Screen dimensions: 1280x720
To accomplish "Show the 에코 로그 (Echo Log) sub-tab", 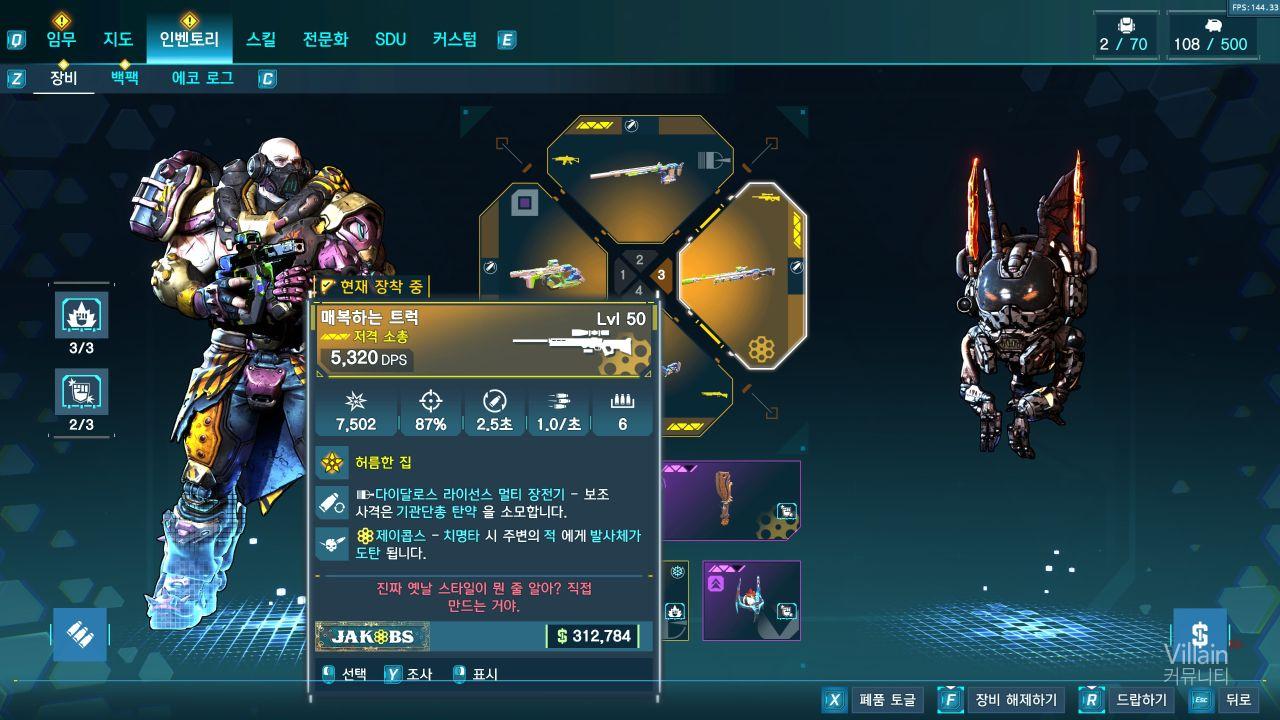I will click(x=203, y=78).
